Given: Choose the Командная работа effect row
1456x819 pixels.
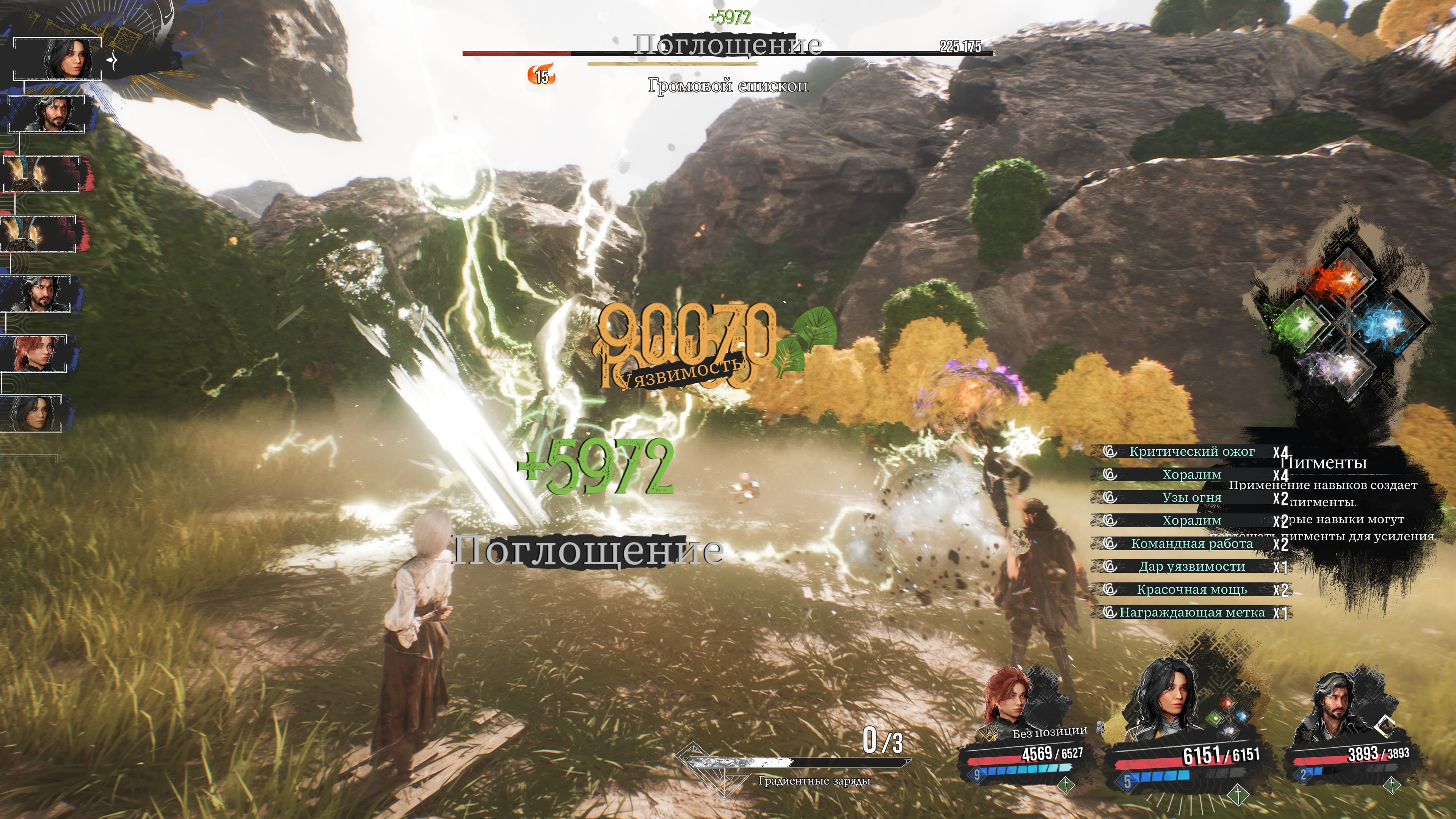Looking at the screenshot, I should point(1191,544).
